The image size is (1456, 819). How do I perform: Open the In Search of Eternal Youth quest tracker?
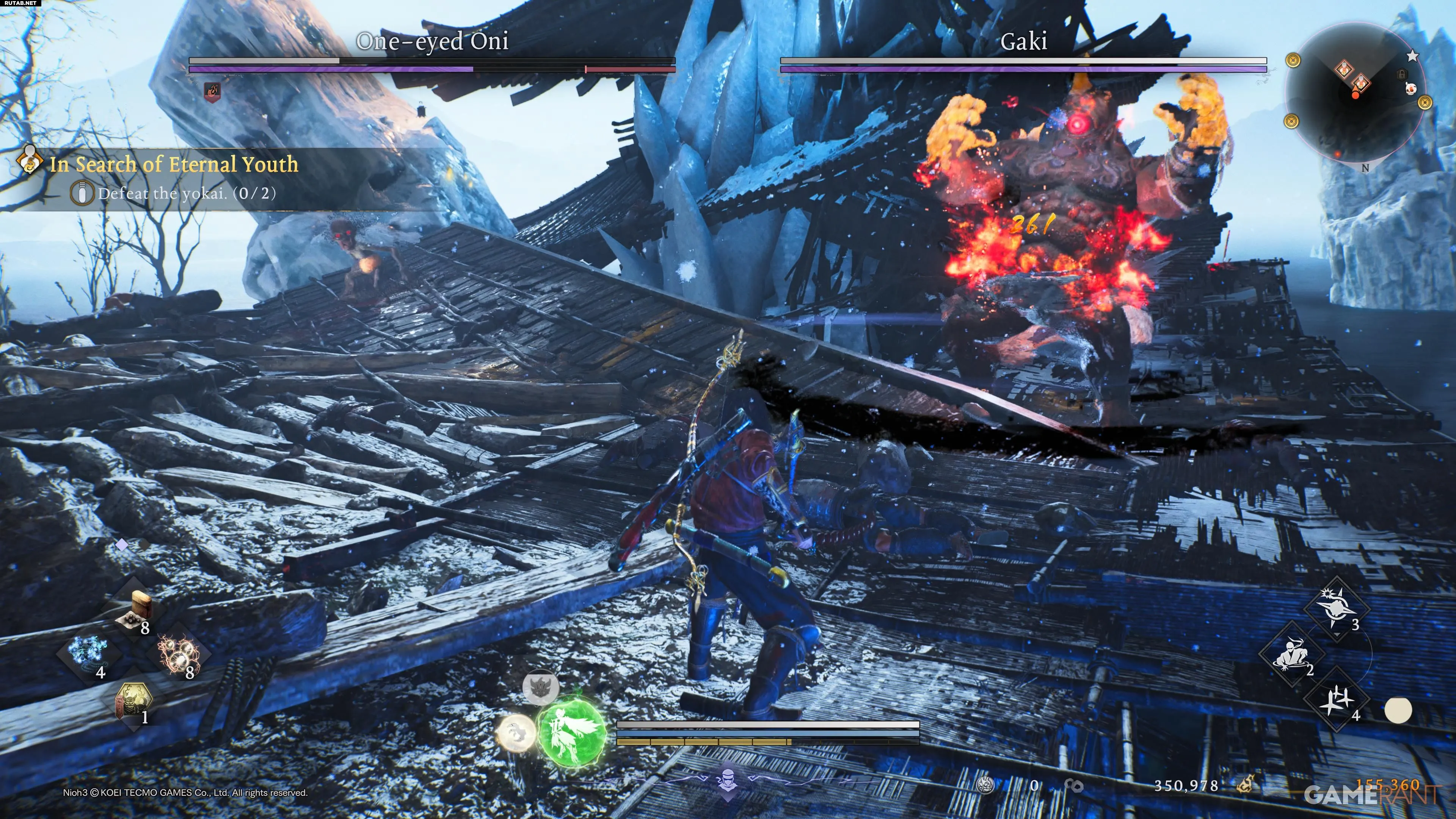(x=173, y=165)
